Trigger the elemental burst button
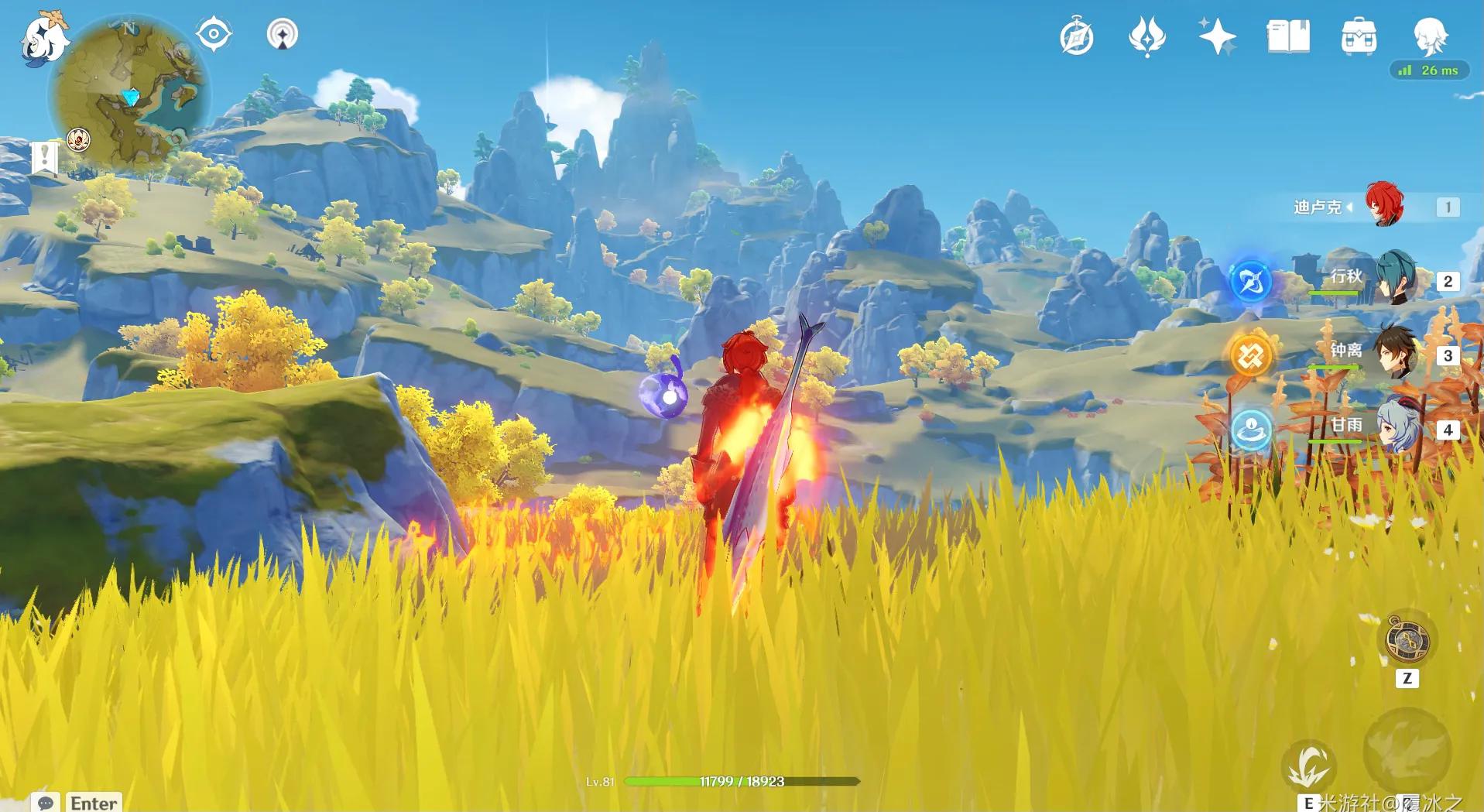This screenshot has height=812, width=1484. 1406,751
